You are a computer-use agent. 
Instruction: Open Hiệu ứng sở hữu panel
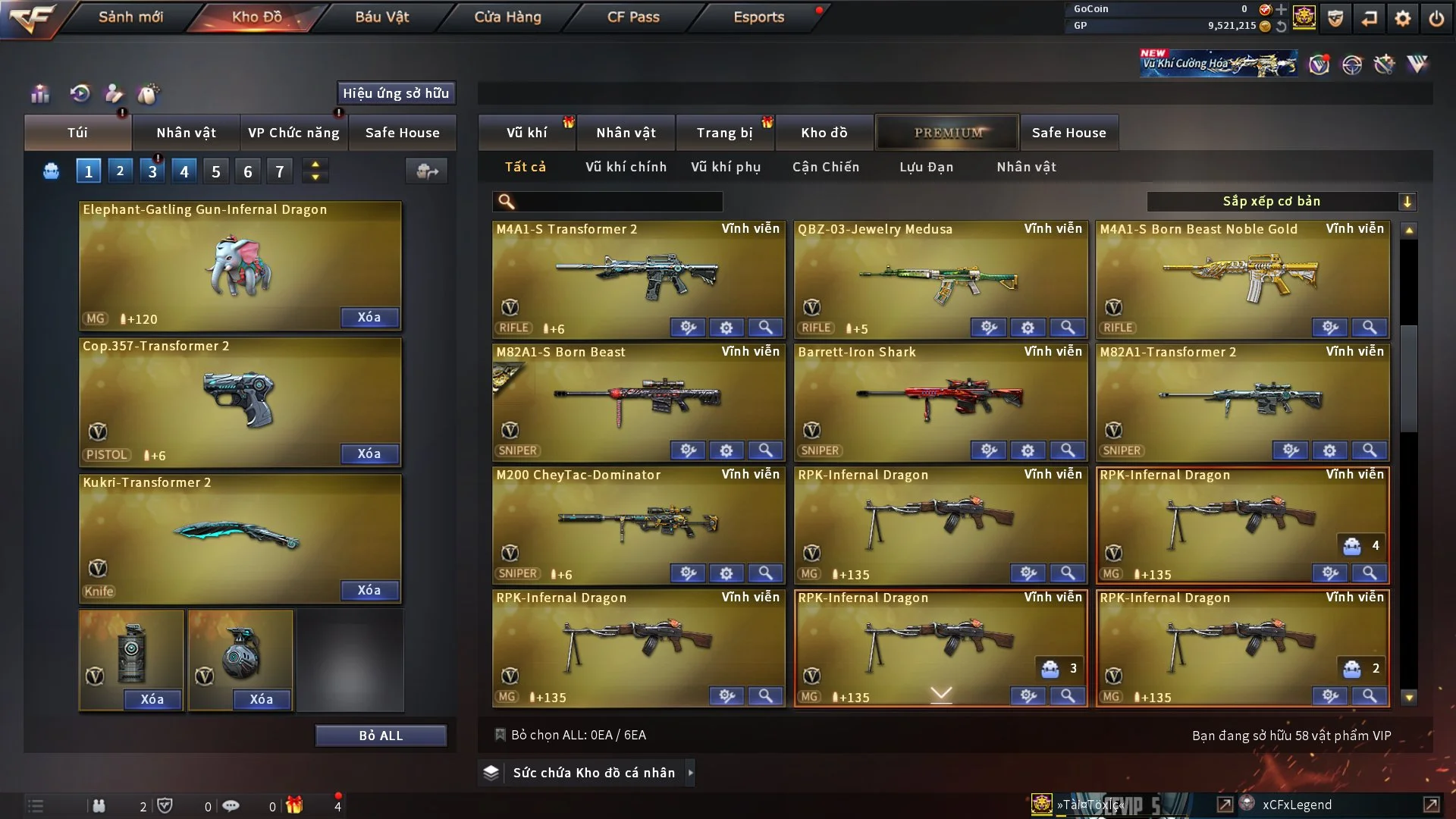pos(396,93)
